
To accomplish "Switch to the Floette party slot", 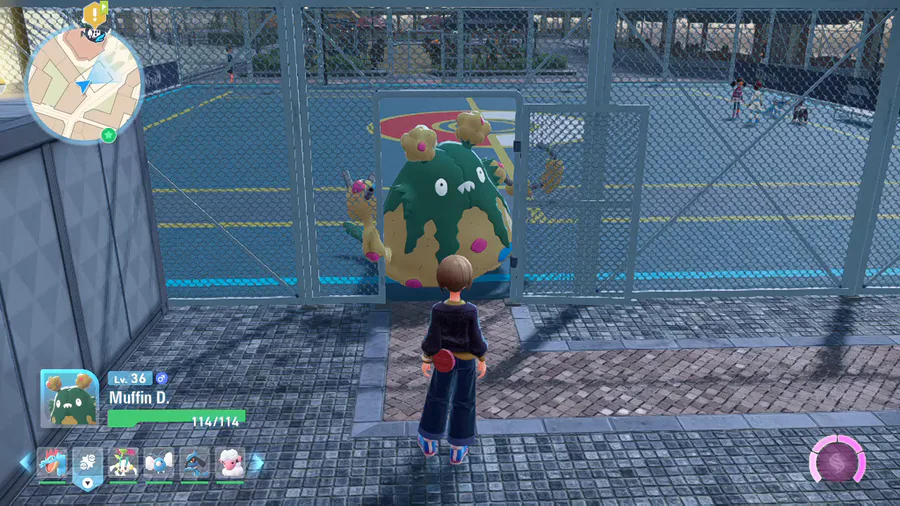I will (124, 463).
